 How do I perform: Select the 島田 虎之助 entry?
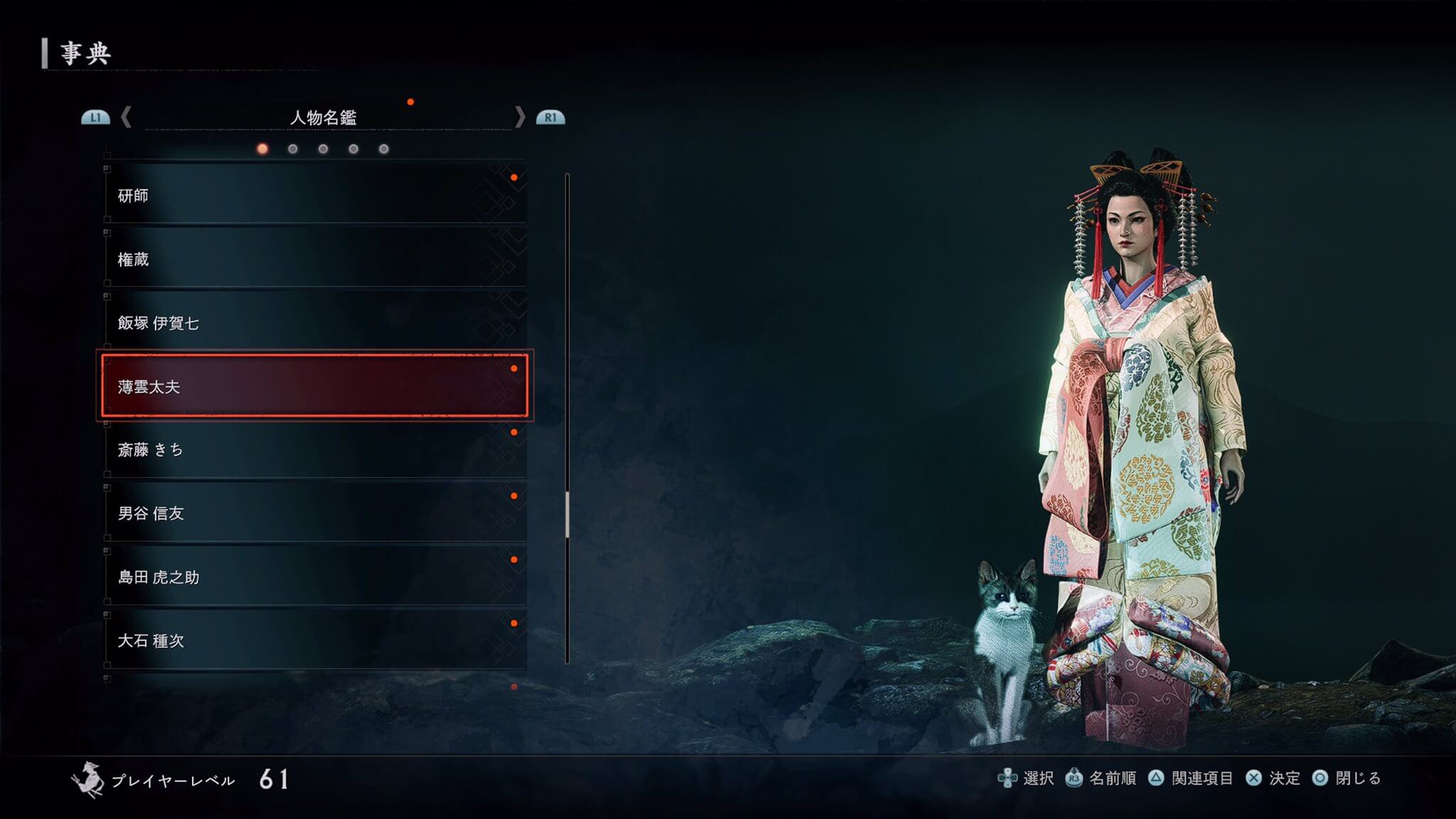point(315,577)
